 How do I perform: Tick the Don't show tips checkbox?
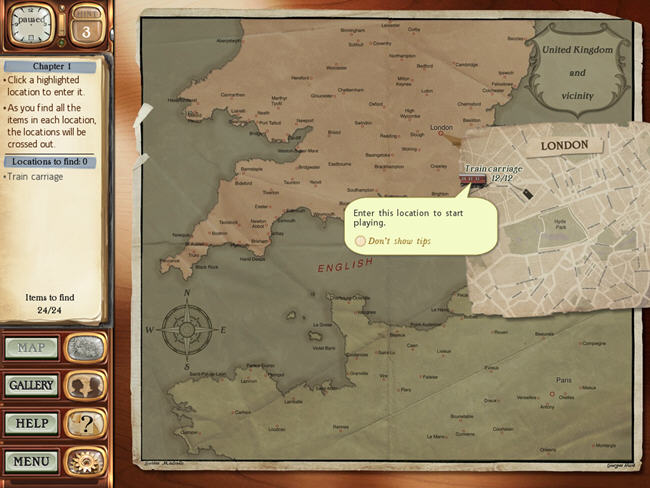(x=360, y=241)
